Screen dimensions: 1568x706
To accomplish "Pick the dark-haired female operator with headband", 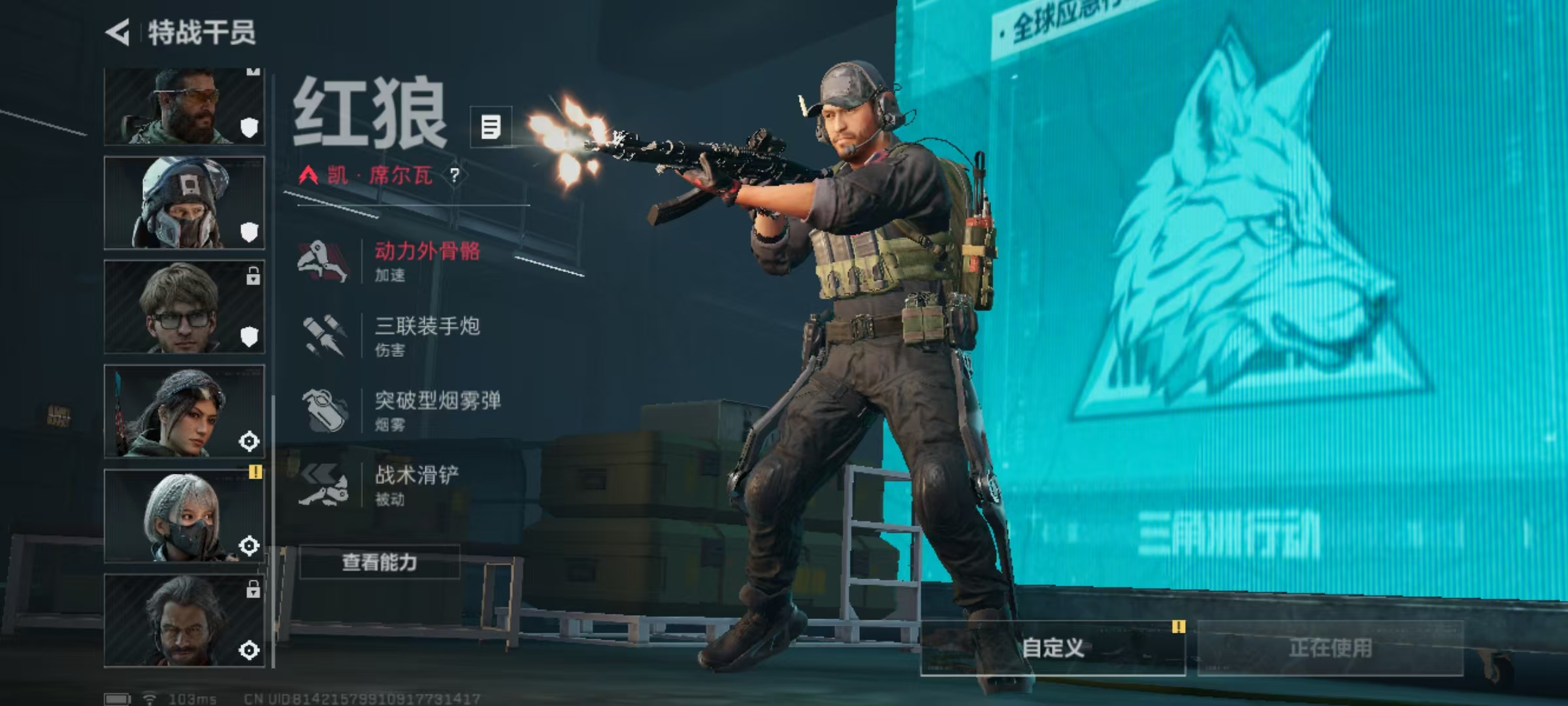I will (184, 412).
